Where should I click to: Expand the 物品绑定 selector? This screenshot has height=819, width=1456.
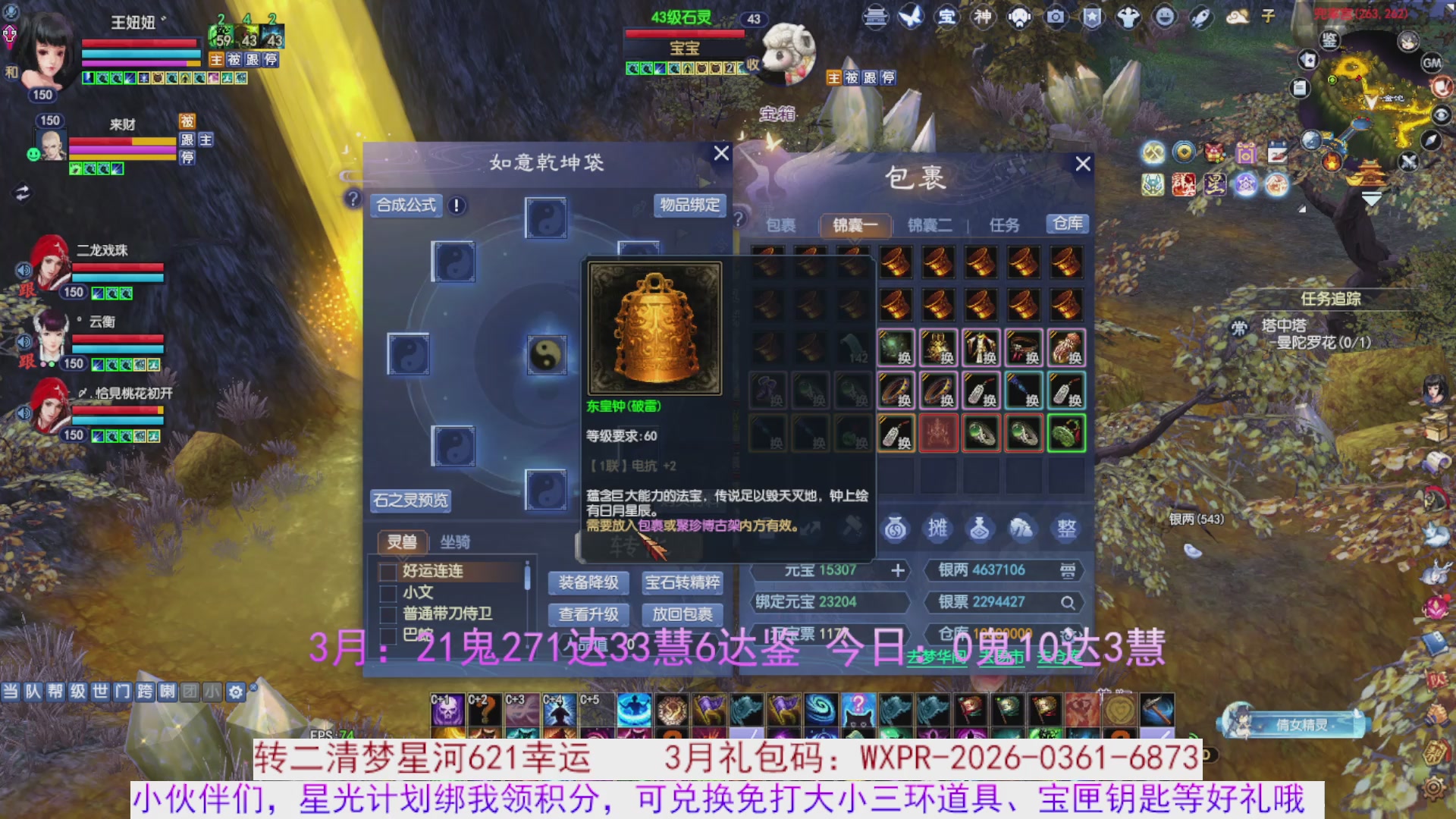689,206
